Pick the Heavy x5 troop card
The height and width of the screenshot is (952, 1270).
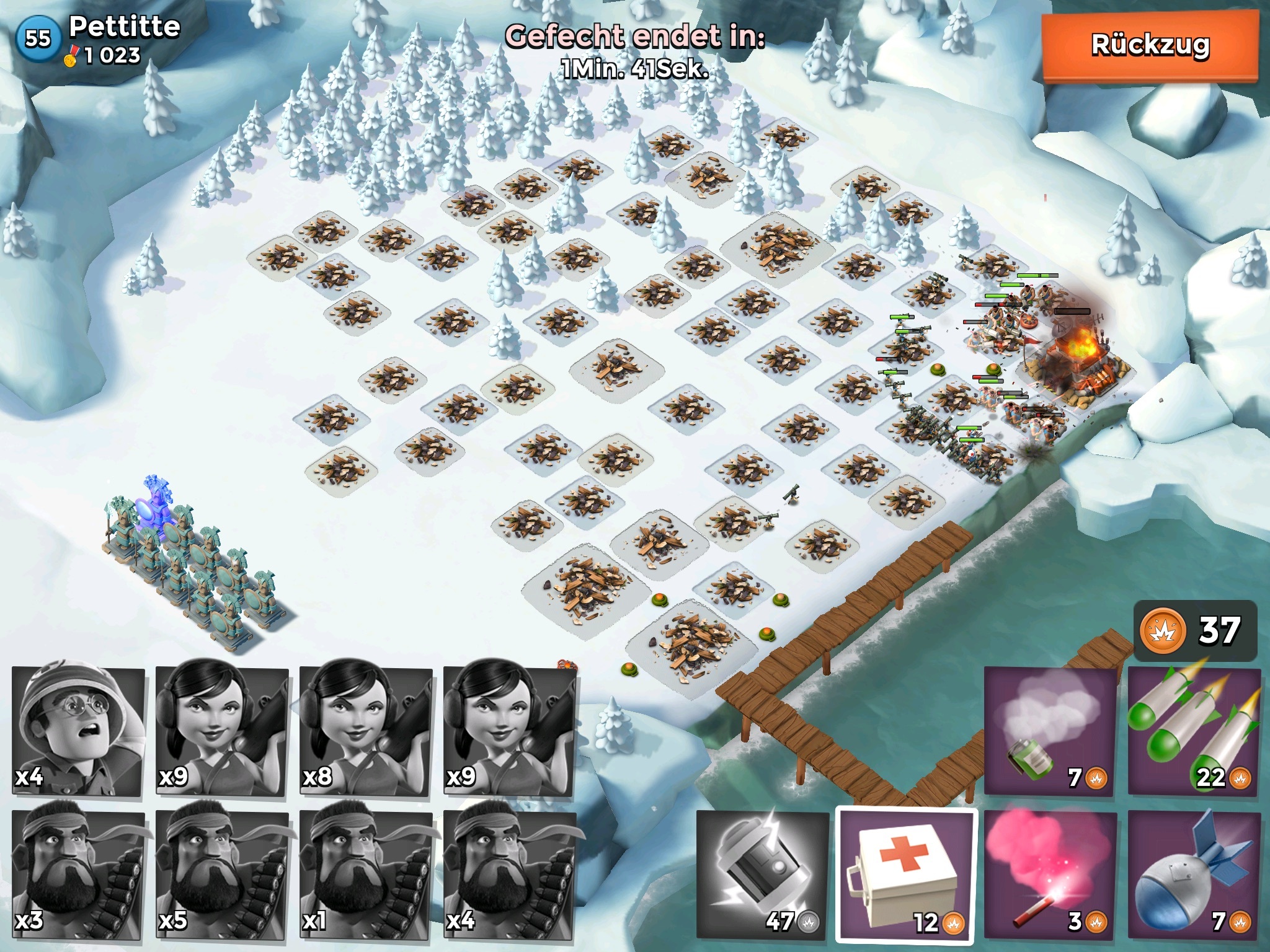click(222, 874)
